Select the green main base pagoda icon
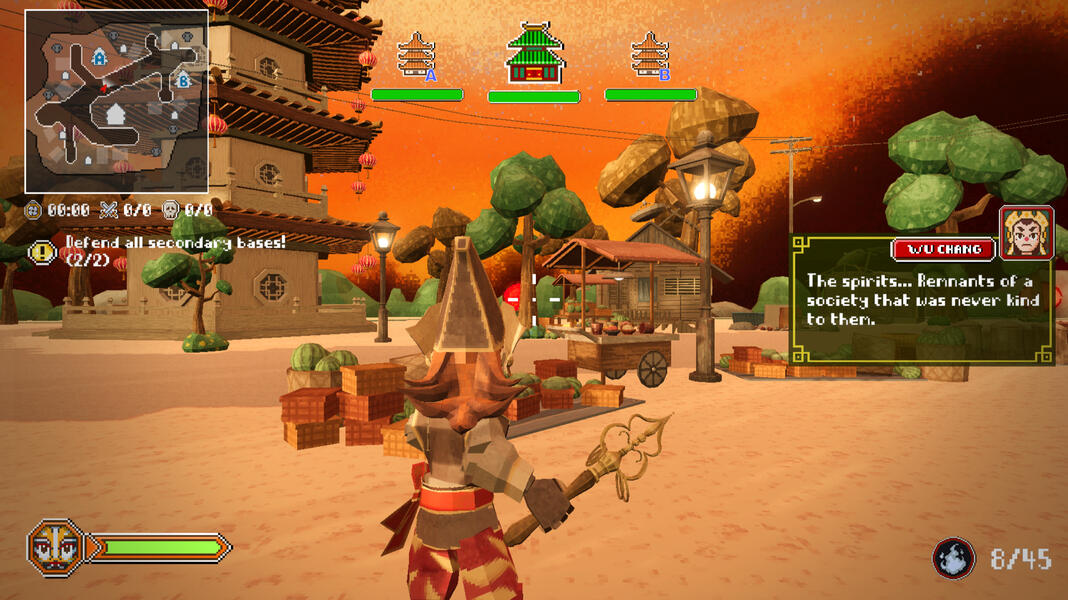This screenshot has height=600, width=1068. coord(534,53)
